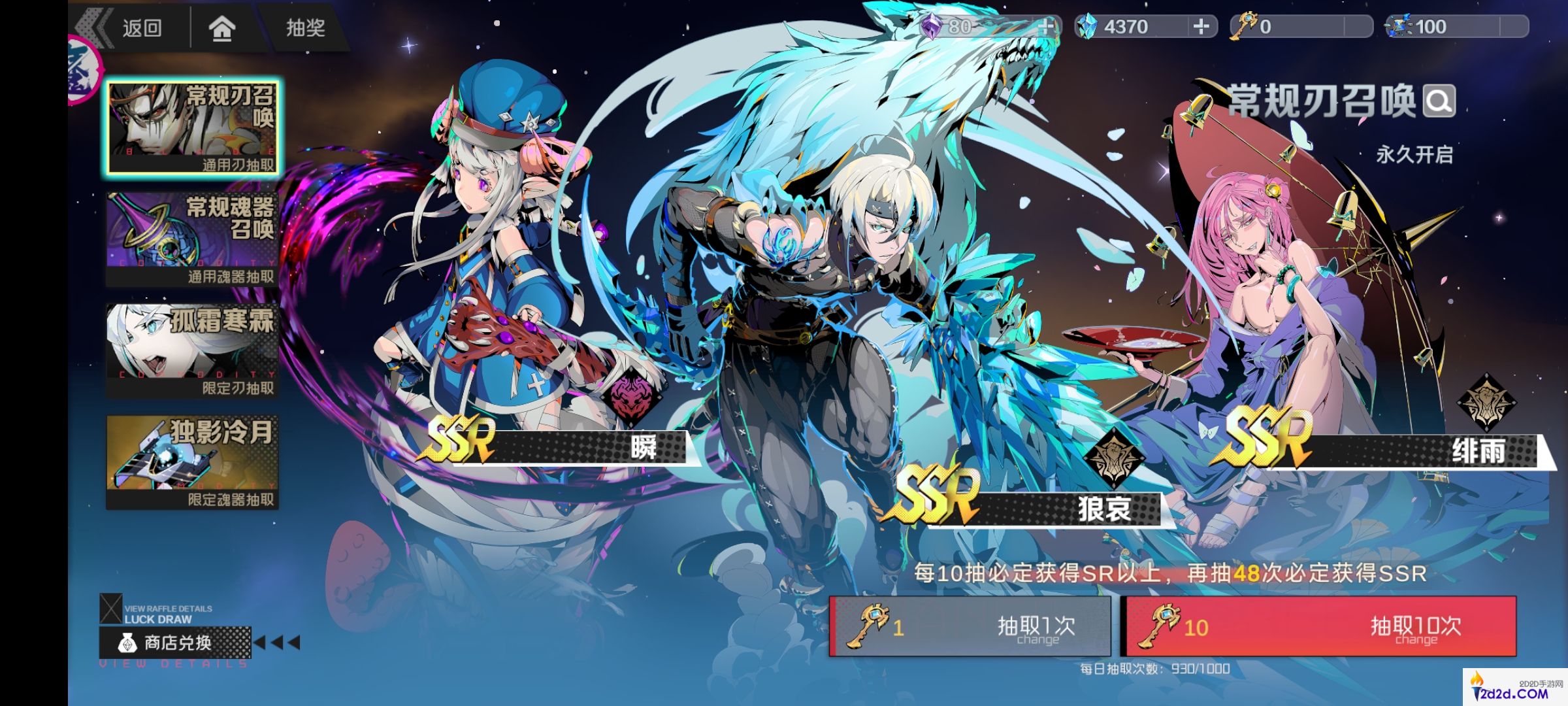Screen dimensions: 1568x706
Task: Add purple gems with plus button
Action: pyautogui.click(x=1045, y=27)
